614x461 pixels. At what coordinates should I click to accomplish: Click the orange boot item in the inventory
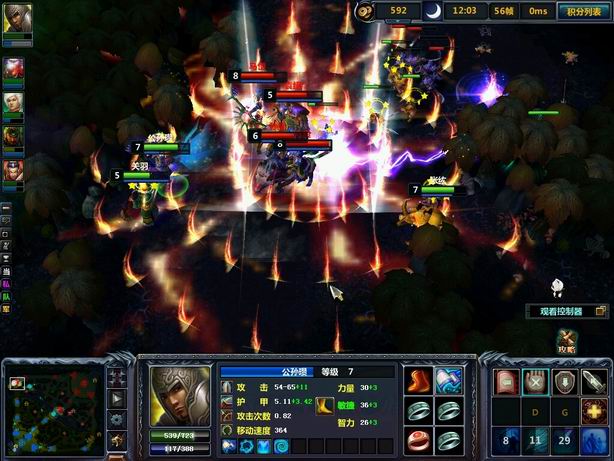click(x=416, y=382)
